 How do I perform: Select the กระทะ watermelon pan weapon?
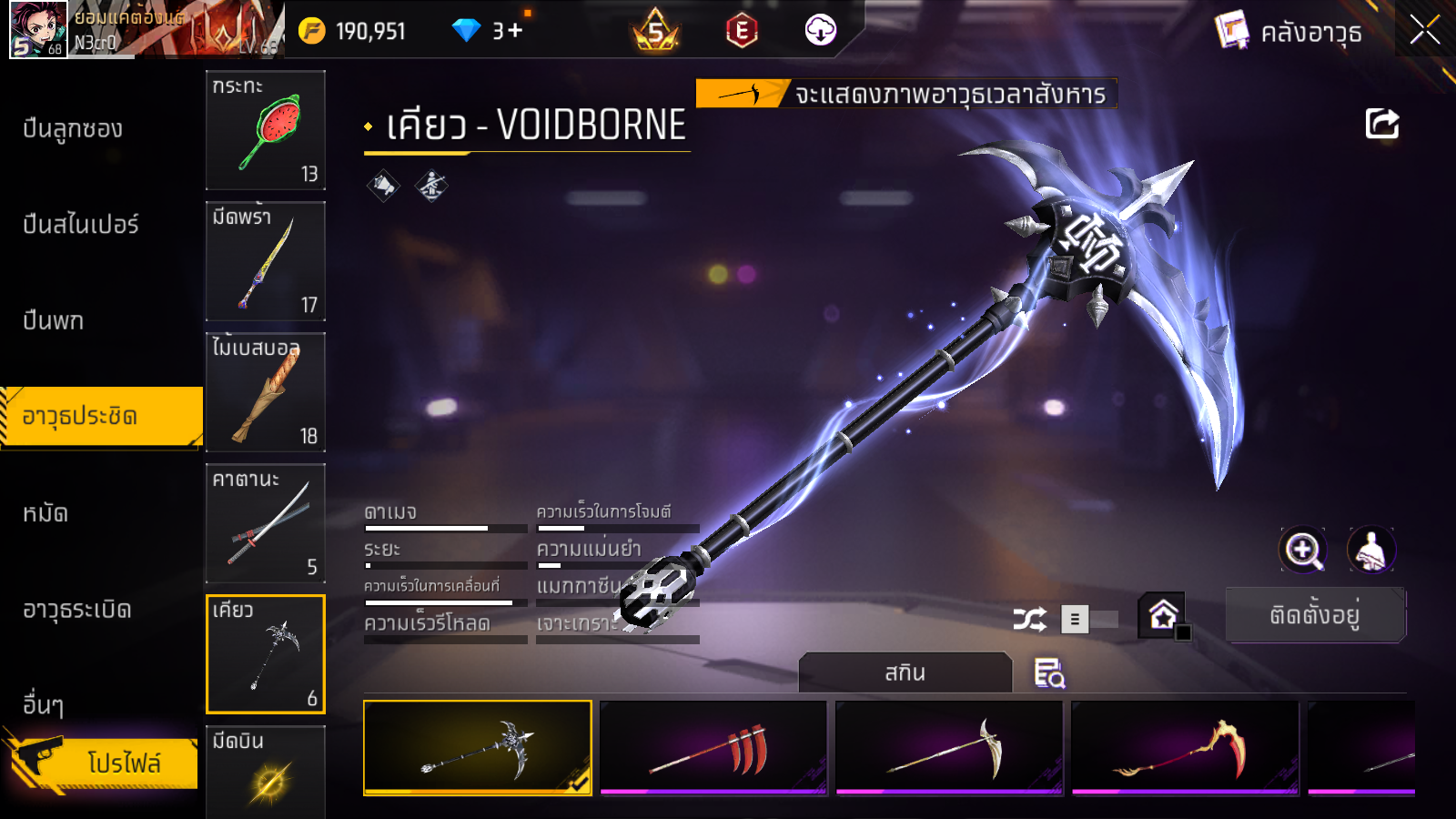click(266, 130)
